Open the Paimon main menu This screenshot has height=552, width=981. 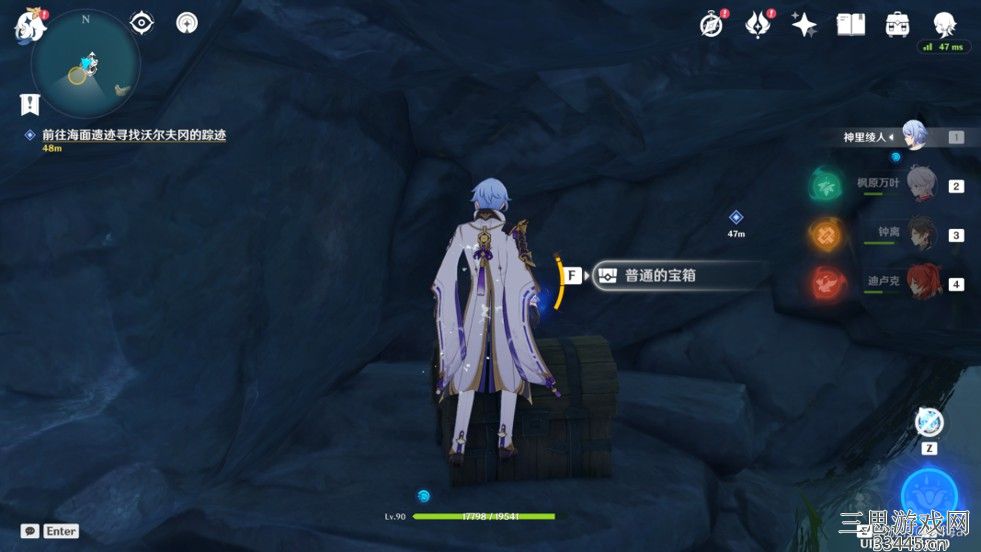[x=30, y=24]
